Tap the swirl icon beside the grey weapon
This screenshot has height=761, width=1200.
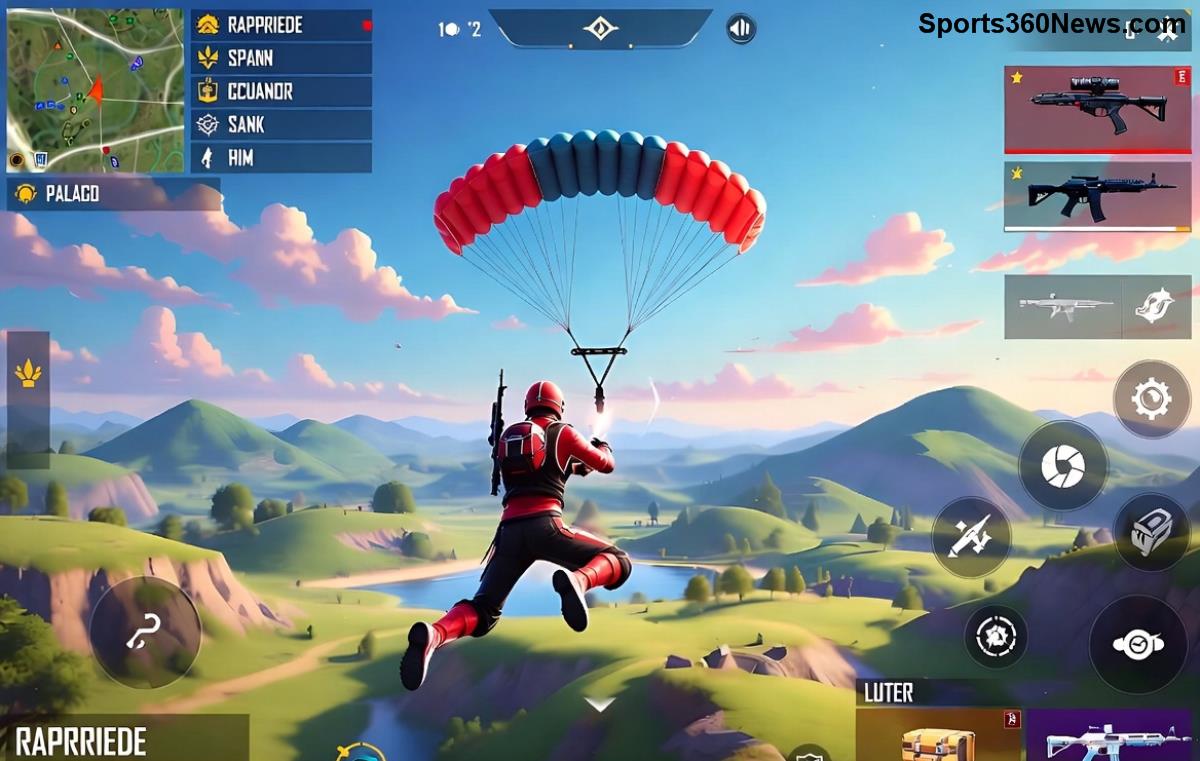coord(1156,307)
